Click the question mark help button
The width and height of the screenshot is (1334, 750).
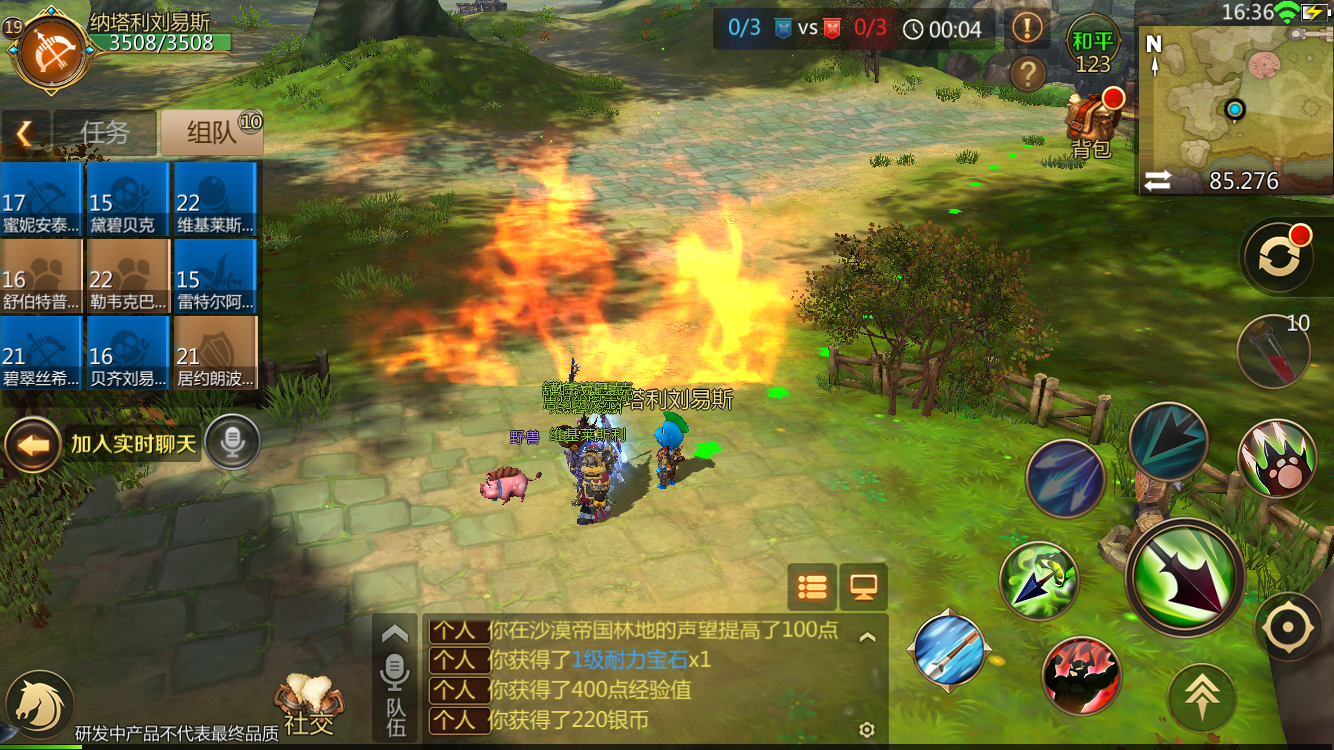pos(1028,73)
